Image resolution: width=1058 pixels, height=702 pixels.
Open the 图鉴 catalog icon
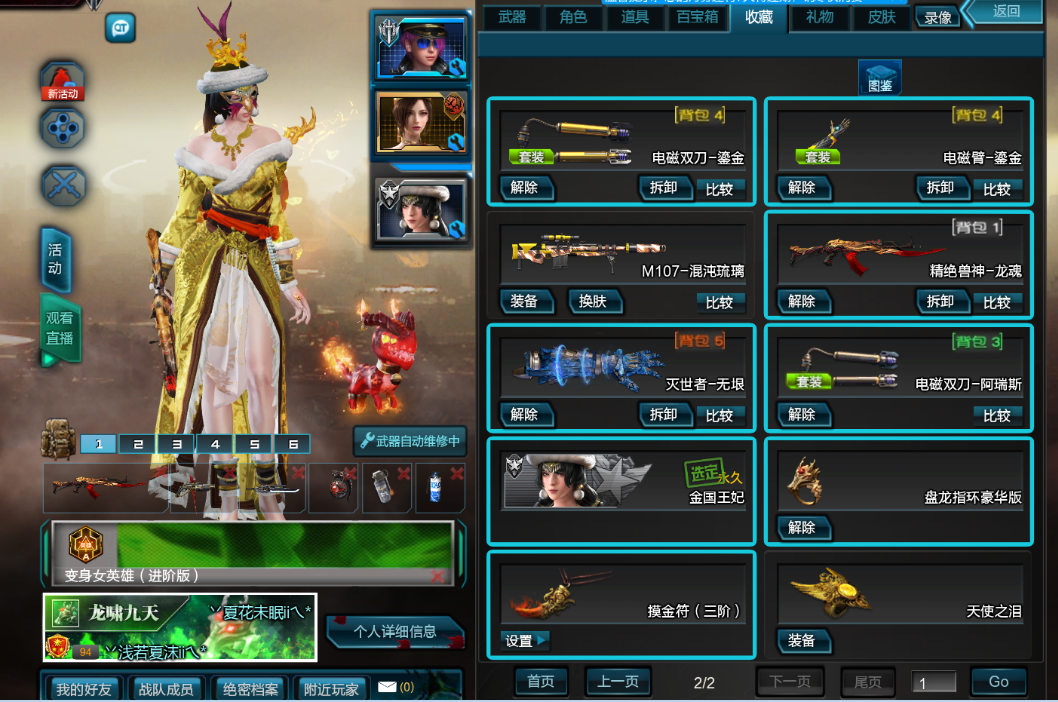point(880,78)
